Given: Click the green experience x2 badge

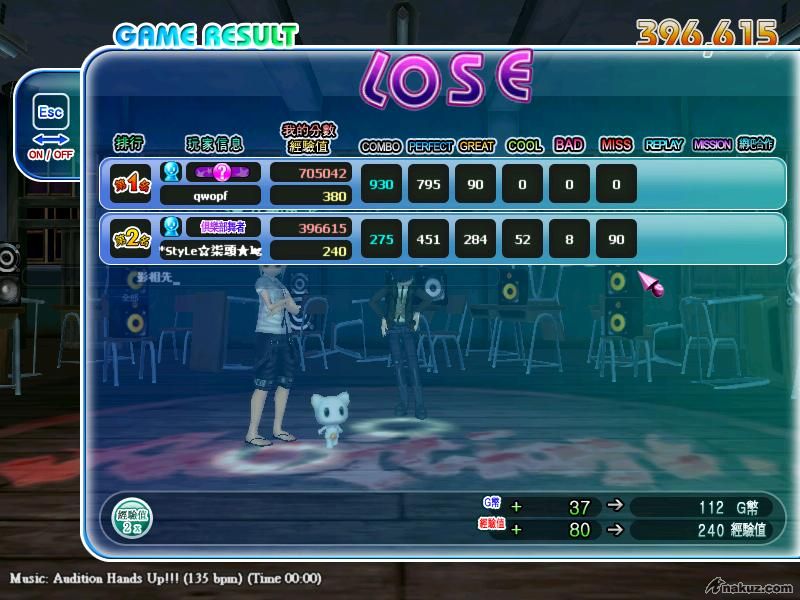Looking at the screenshot, I should click(132, 518).
